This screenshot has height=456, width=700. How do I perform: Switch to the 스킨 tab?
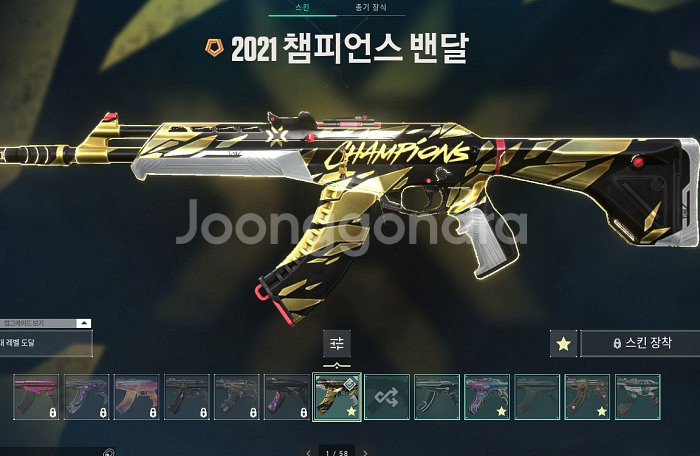click(x=305, y=7)
